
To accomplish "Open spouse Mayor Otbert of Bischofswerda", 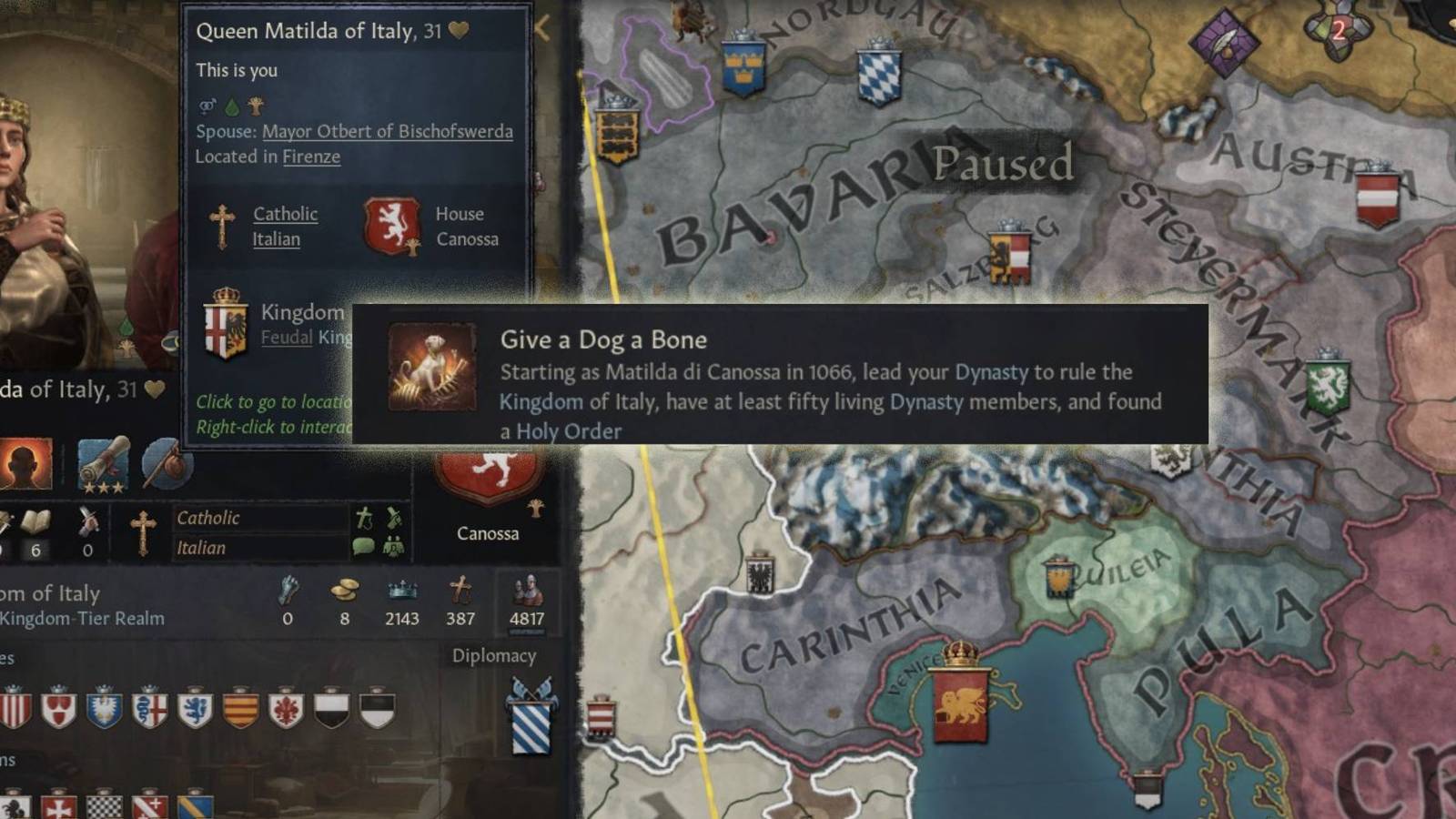I will click(386, 131).
